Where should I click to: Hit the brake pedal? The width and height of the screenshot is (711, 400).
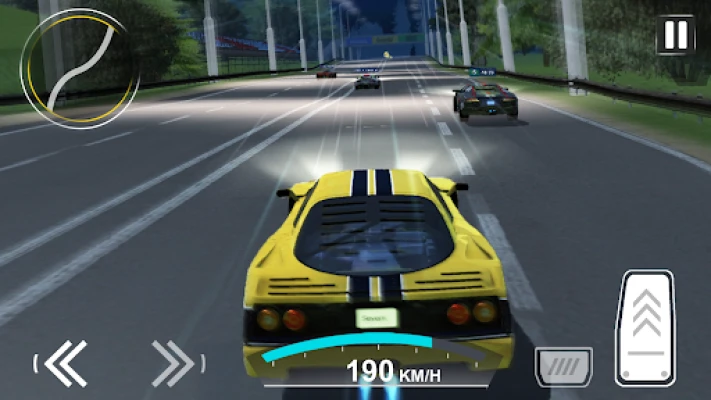563,366
